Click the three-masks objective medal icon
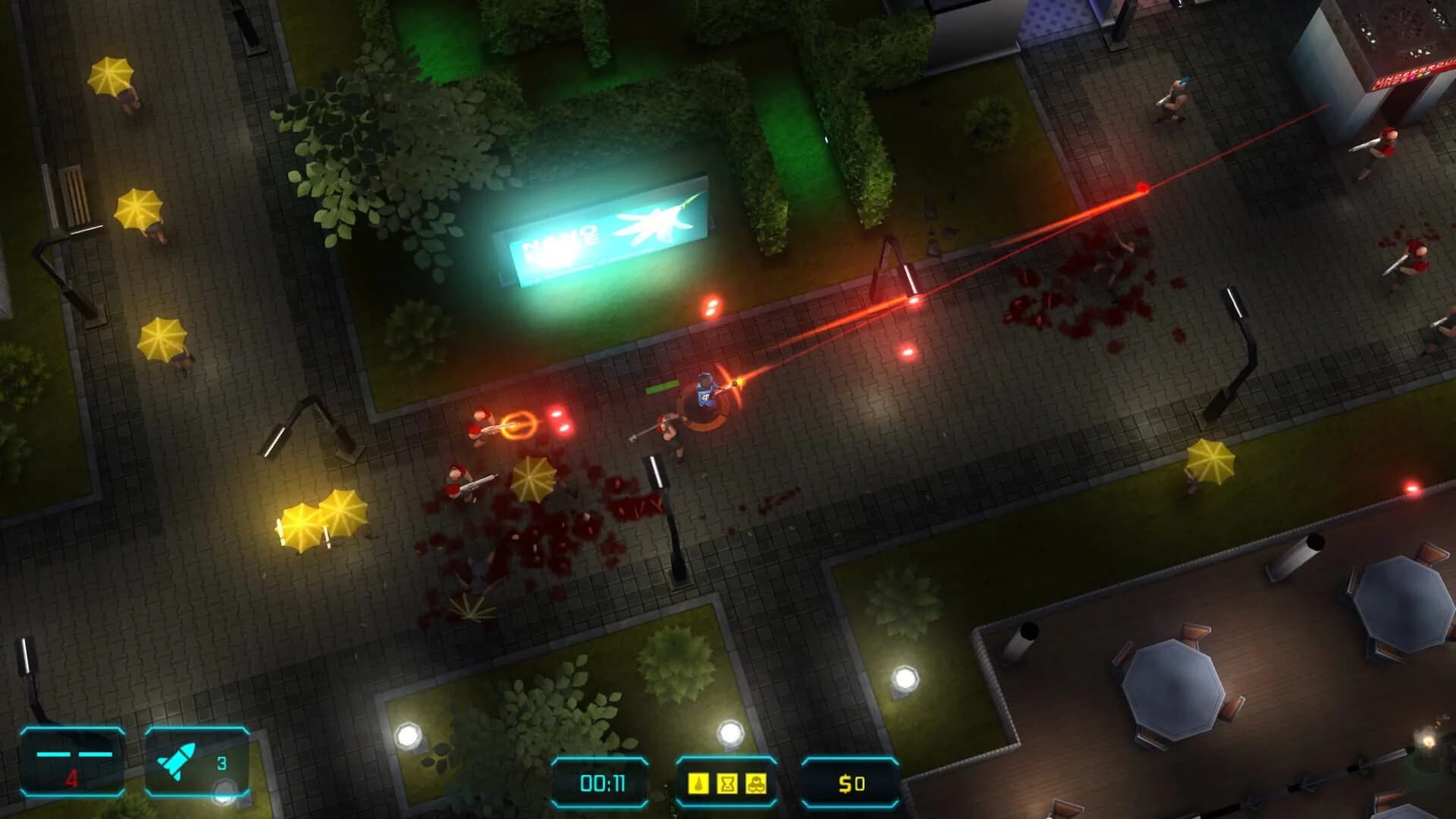 pos(755,783)
